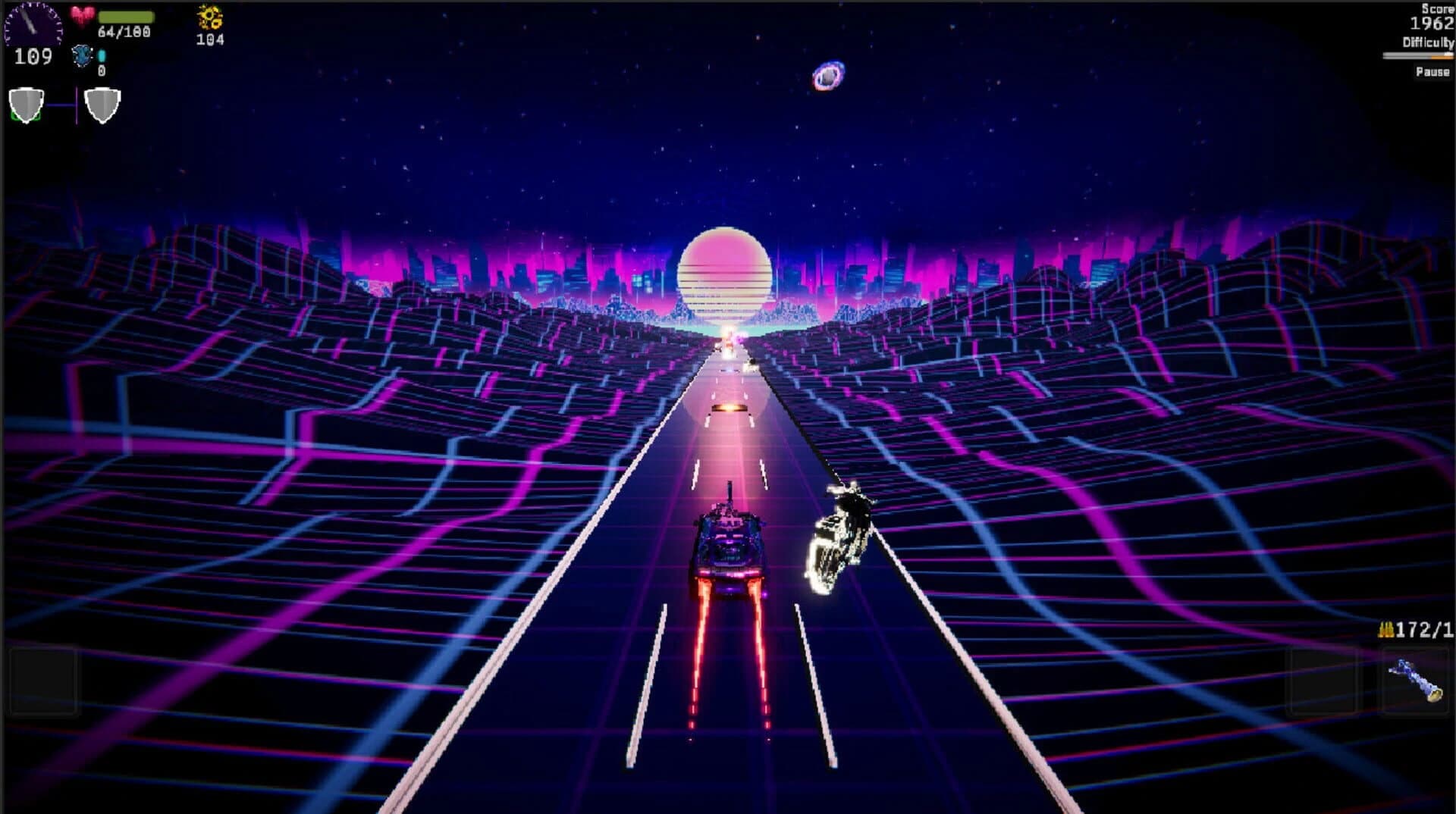Click the empty bottom-left item slot
The width and height of the screenshot is (1456, 814).
[44, 681]
